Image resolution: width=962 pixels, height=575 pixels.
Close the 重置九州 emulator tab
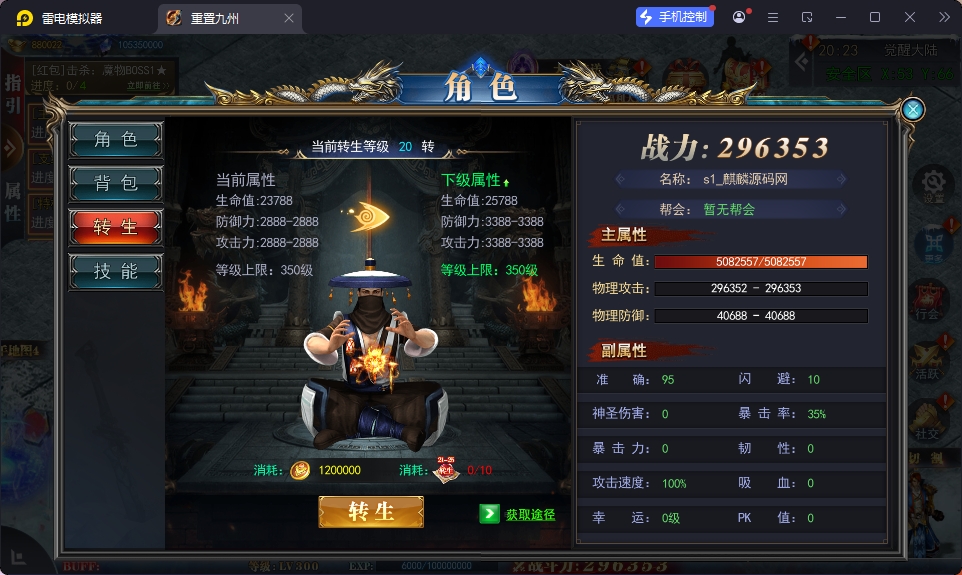click(289, 18)
